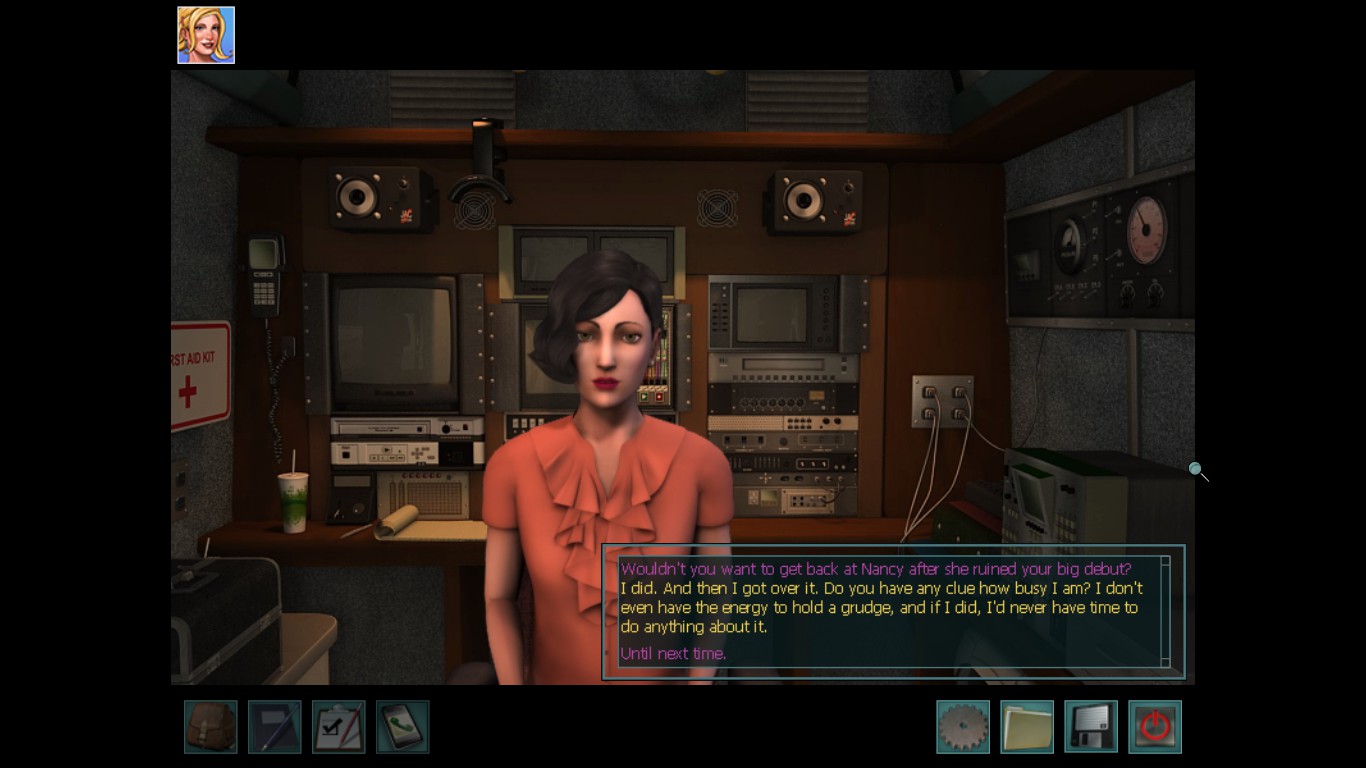
Task: Open the inventory backpack
Action: pyautogui.click(x=210, y=726)
